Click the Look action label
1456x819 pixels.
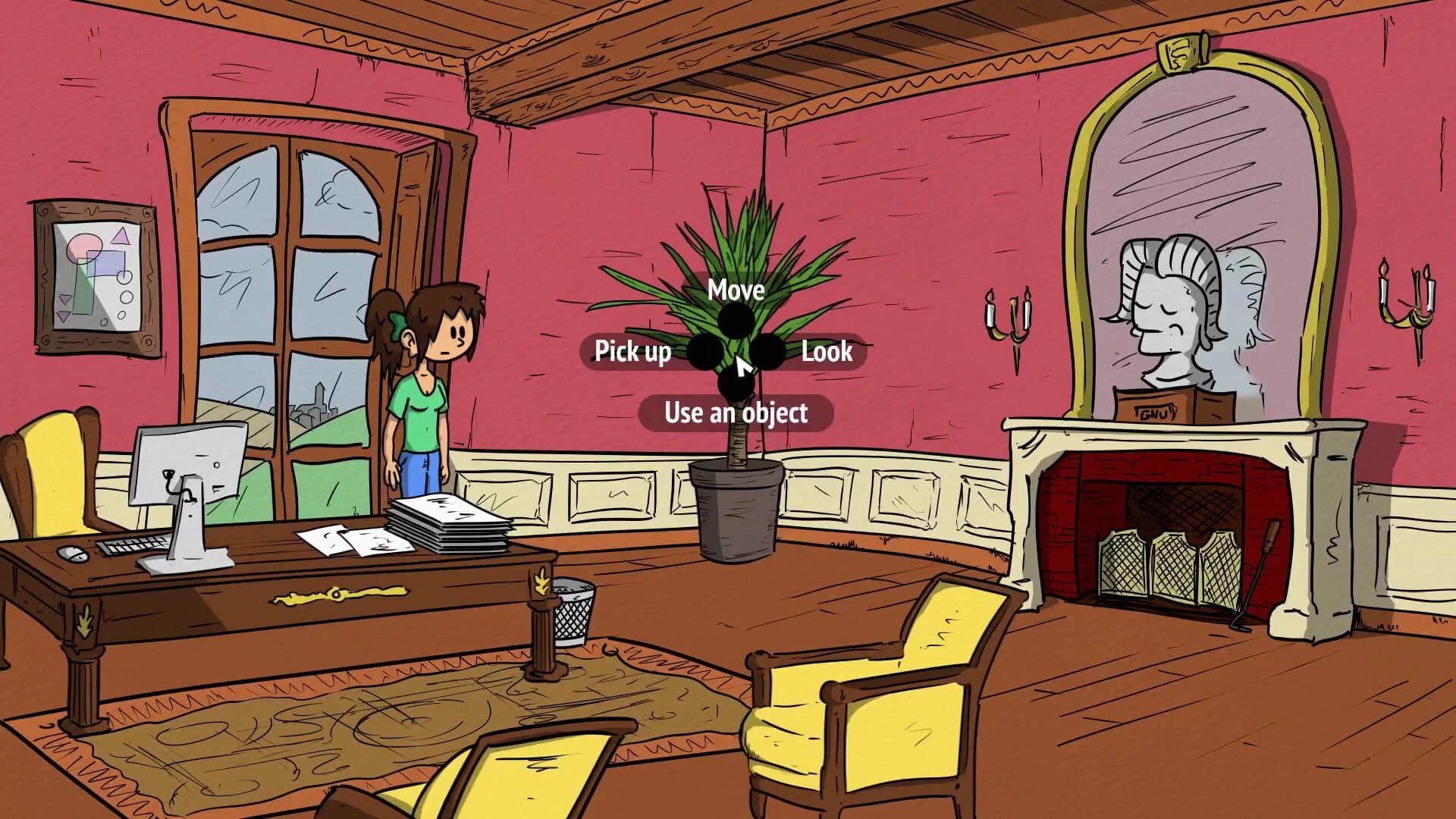pos(827,351)
